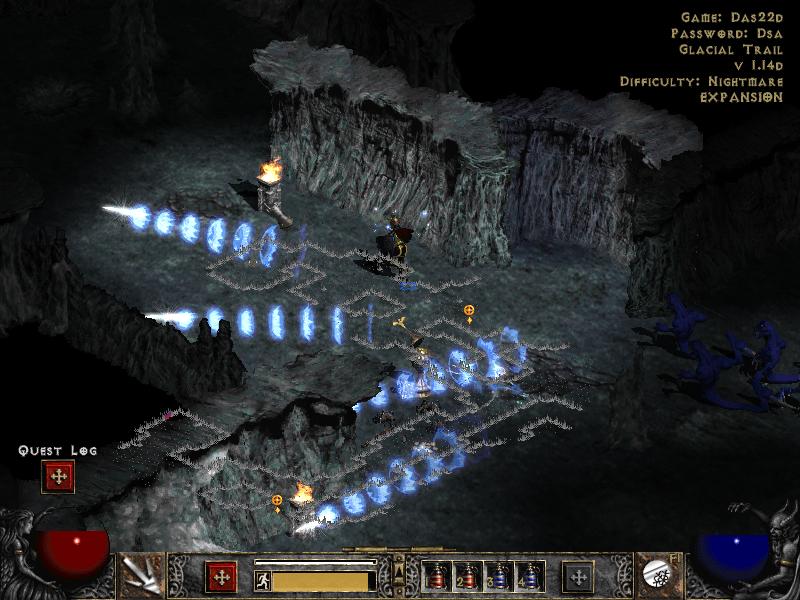The image size is (800, 600).
Task: Drink the blue mana potion in belt slot 3
Action: pos(499,577)
